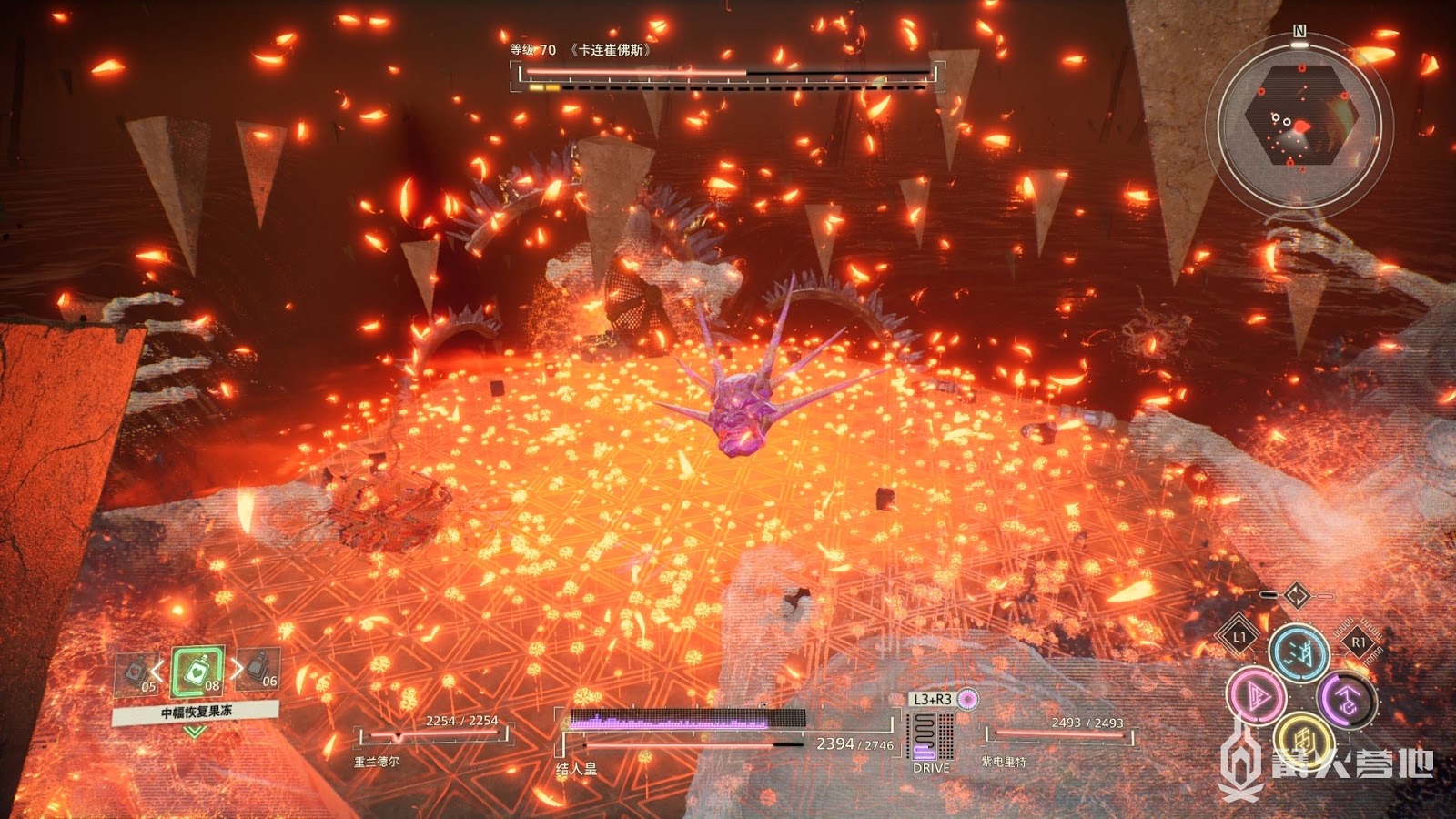Open the circular minimap
The height and width of the screenshot is (819, 1456).
tap(1299, 125)
